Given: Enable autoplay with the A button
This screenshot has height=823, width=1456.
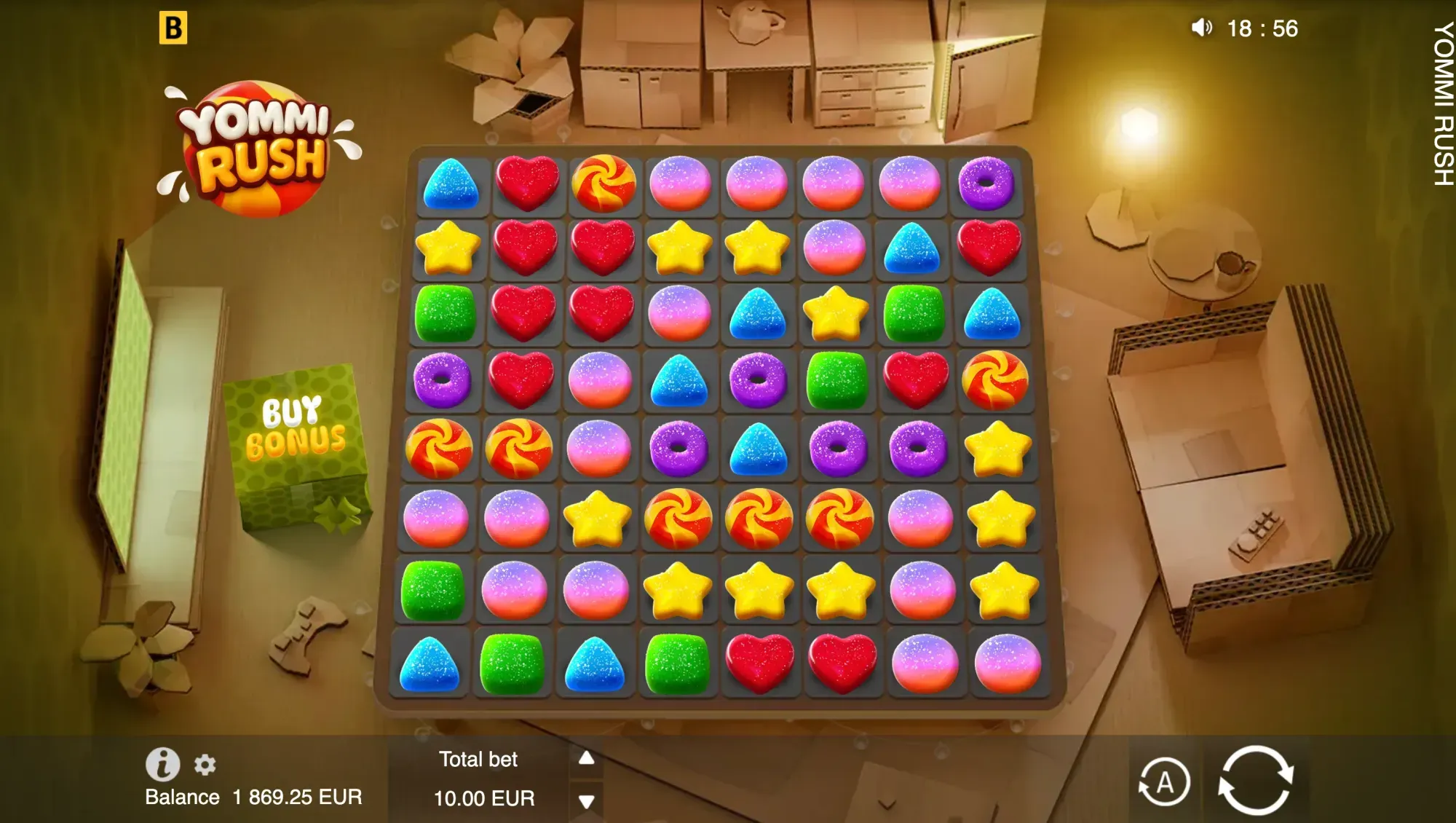Looking at the screenshot, I should tap(1164, 783).
